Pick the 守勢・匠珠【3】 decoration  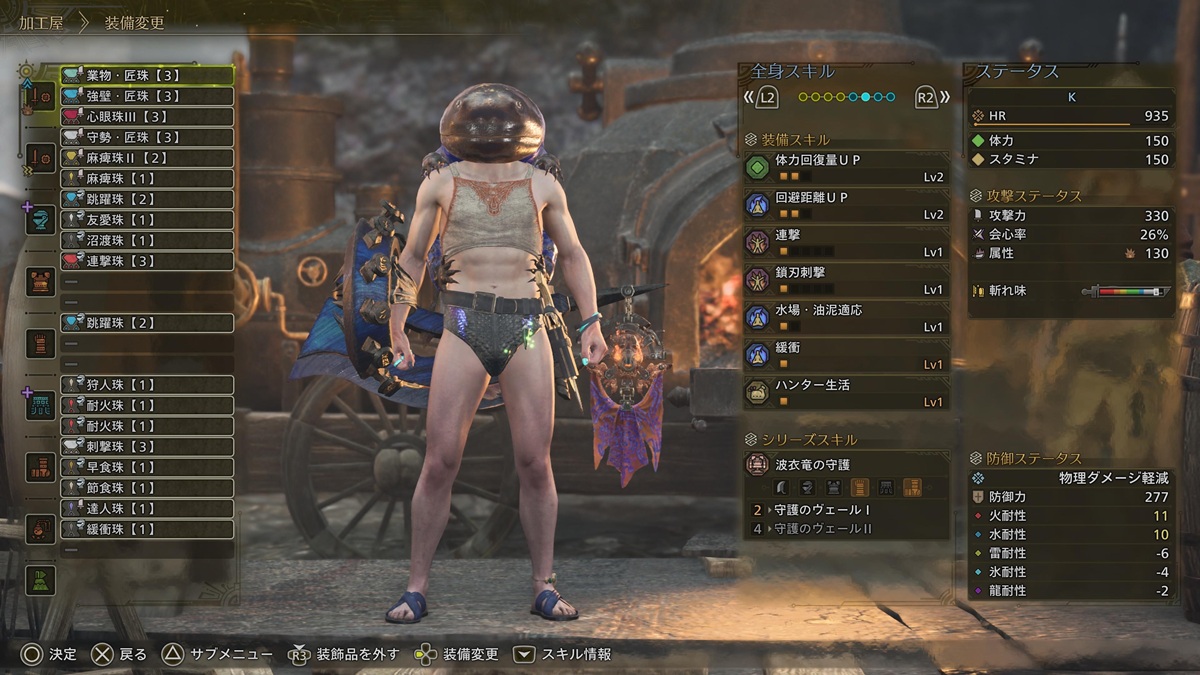coord(147,137)
